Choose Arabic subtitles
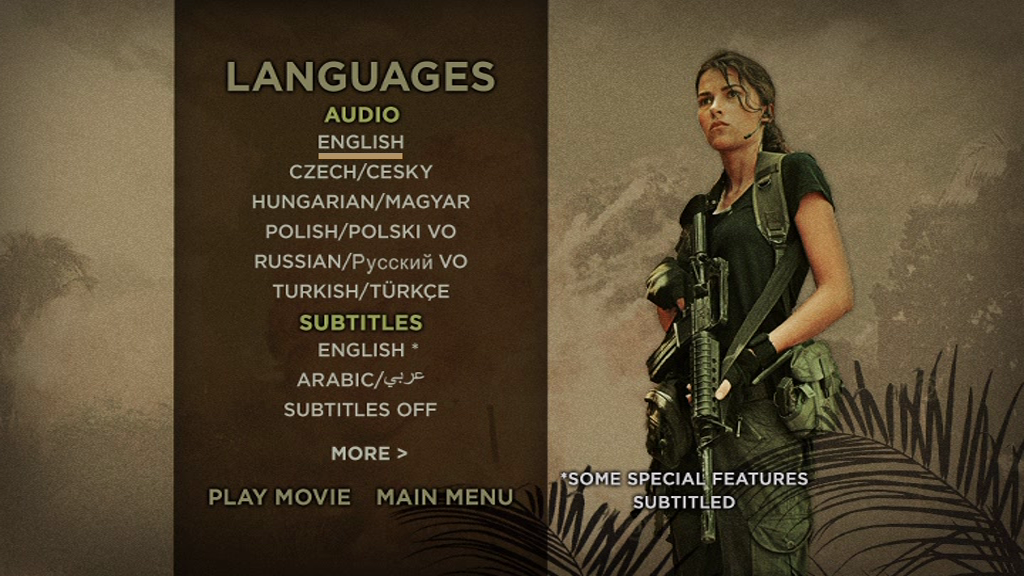Image resolution: width=1024 pixels, height=576 pixels. click(x=360, y=380)
